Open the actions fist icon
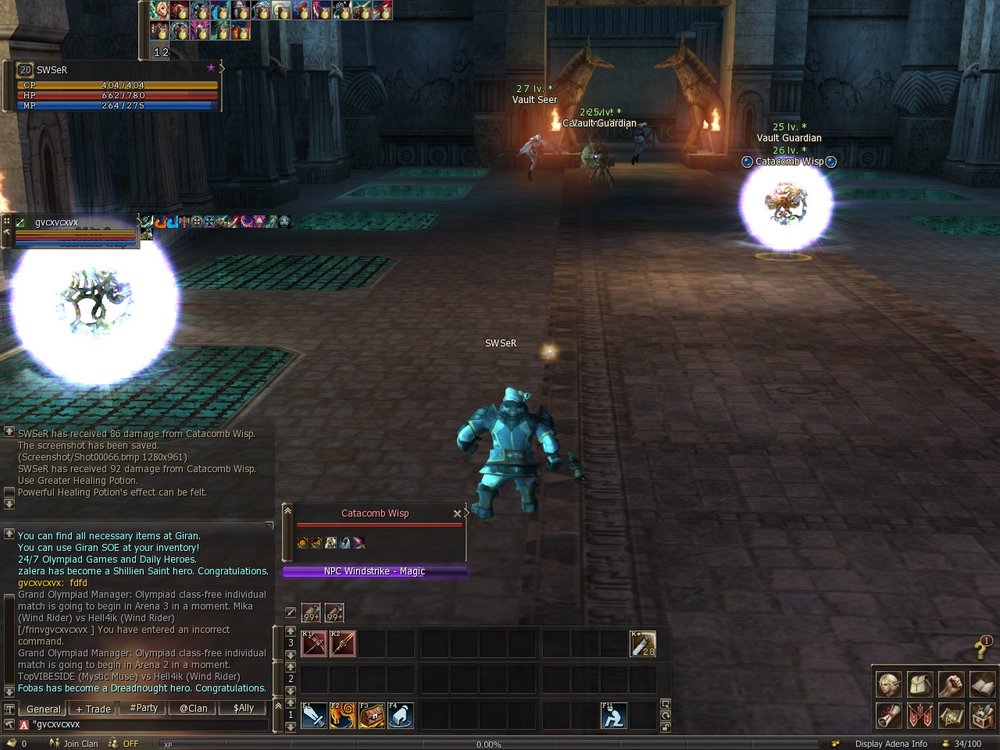The height and width of the screenshot is (750, 1000). pos(950,684)
